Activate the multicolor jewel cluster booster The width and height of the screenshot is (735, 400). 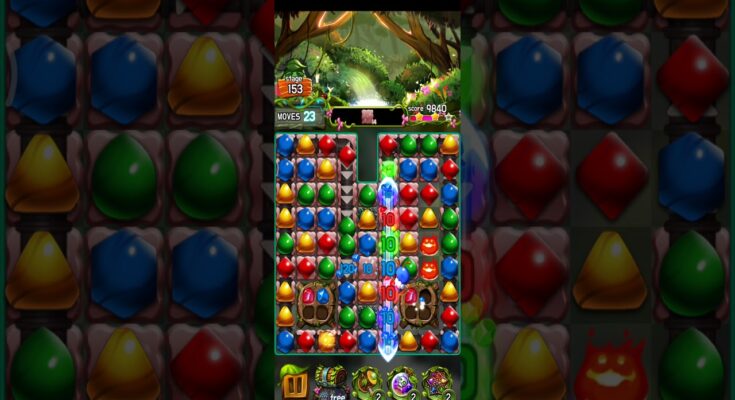pos(437,381)
